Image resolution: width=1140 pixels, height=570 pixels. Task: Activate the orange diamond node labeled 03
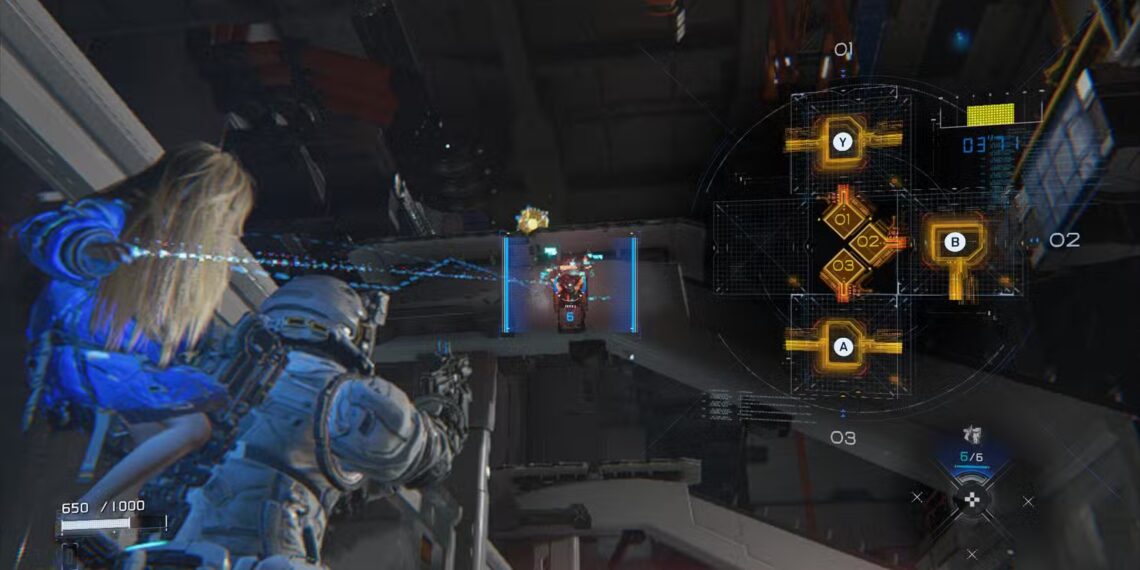click(x=843, y=266)
